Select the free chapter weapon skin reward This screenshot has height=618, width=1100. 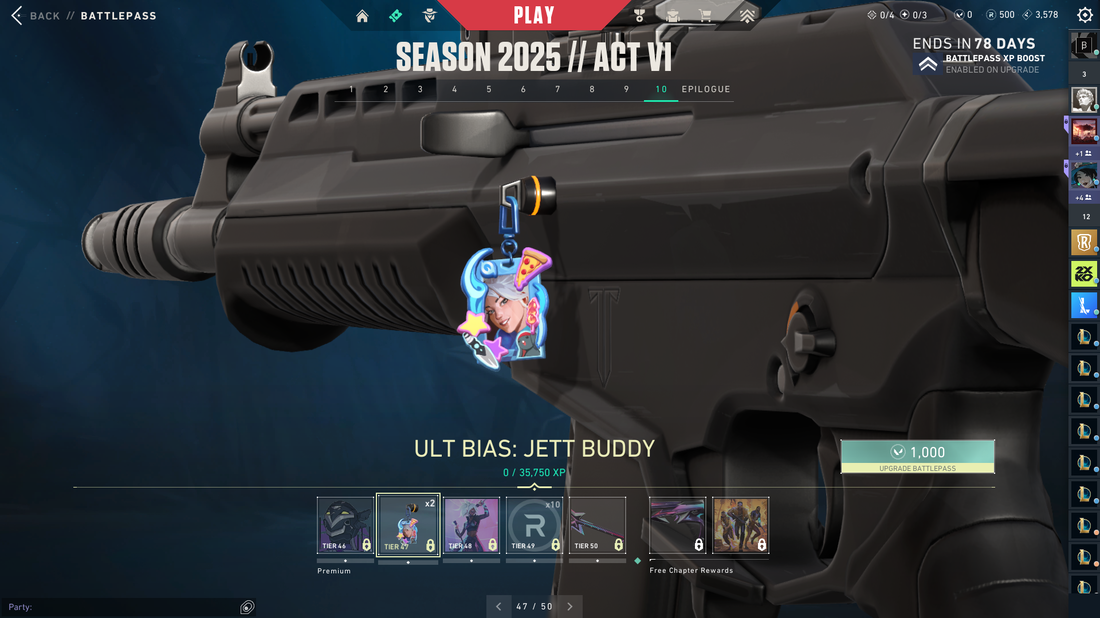pyautogui.click(x=677, y=525)
